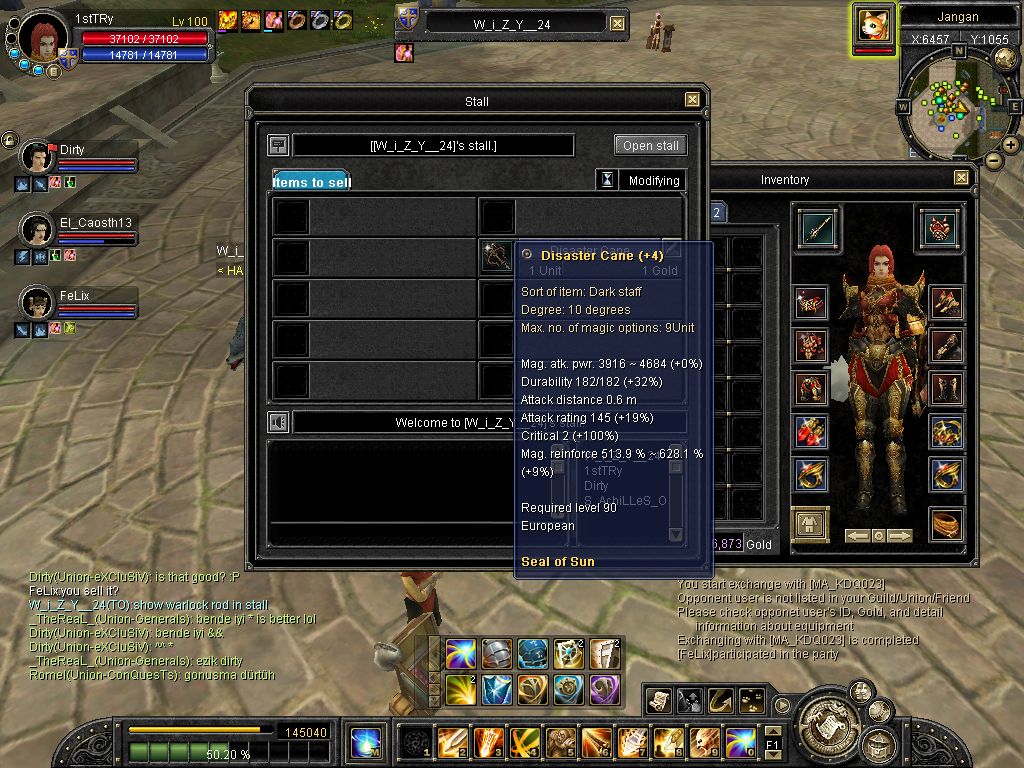Select party member FeLix's portrait
Image resolution: width=1024 pixels, height=768 pixels.
(x=37, y=302)
